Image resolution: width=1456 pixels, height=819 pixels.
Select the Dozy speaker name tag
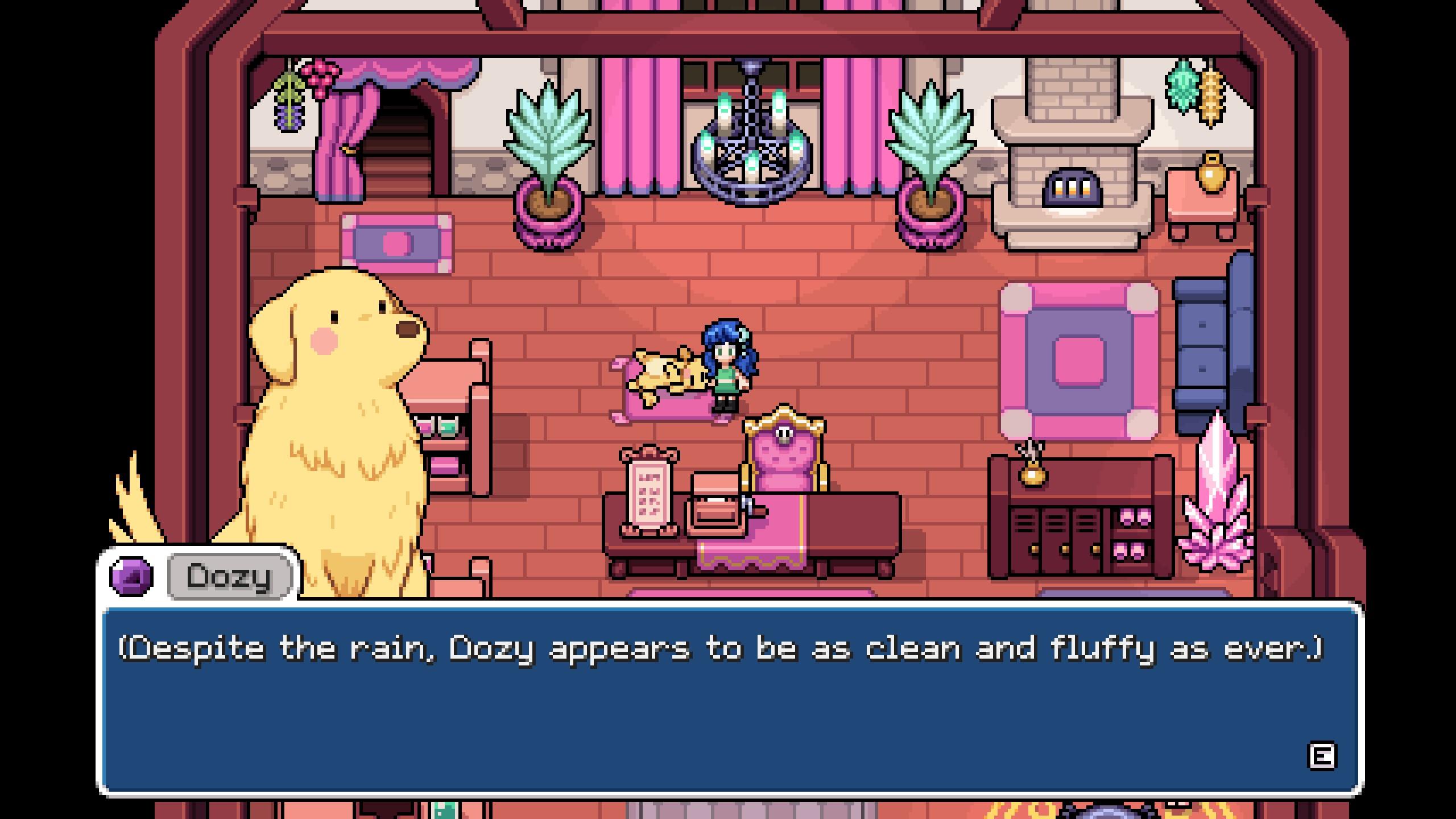[x=230, y=576]
